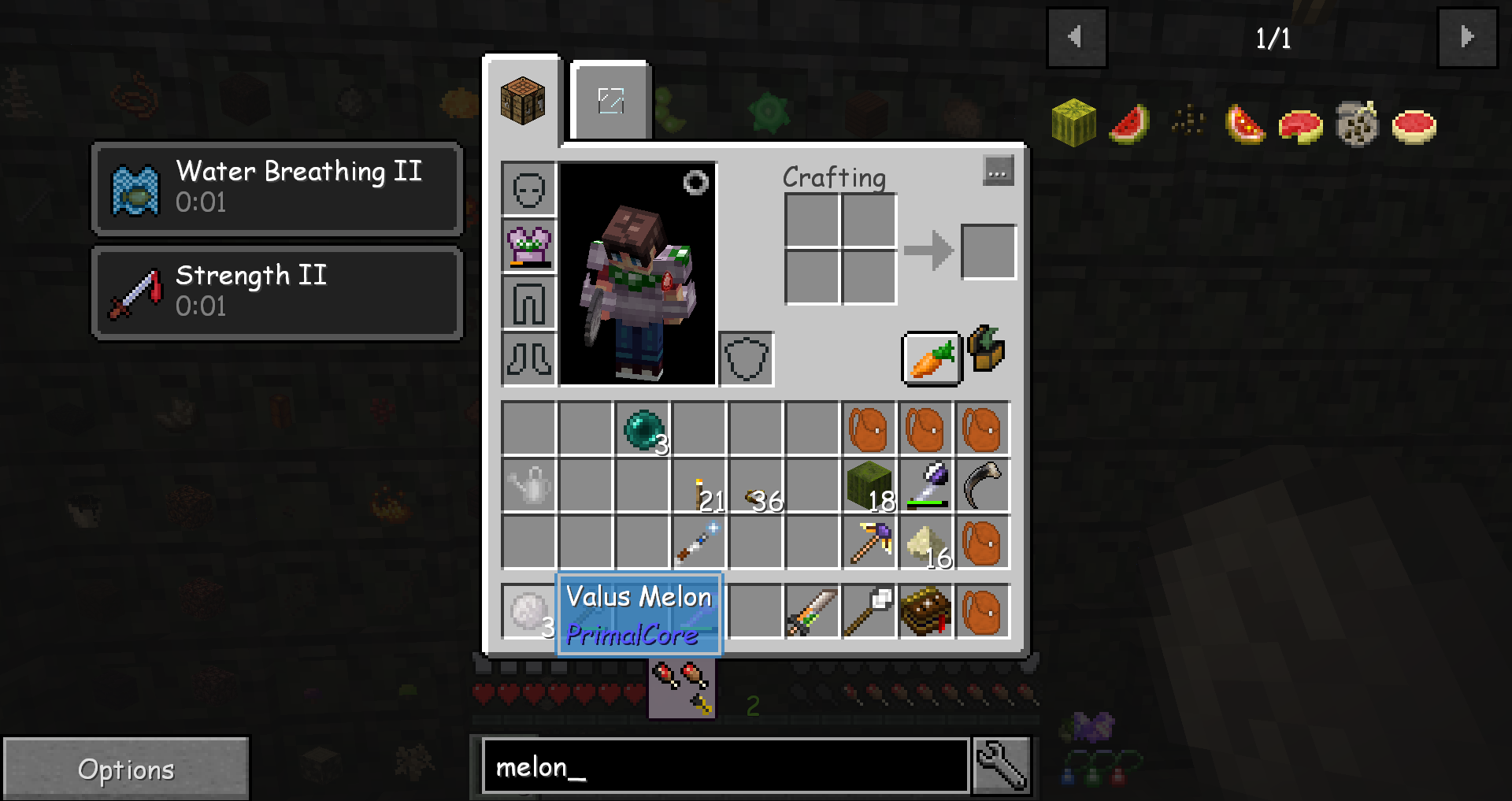This screenshot has width=1512, height=801.
Task: Click the '...' button above the crafting grid
Action: coord(997,172)
